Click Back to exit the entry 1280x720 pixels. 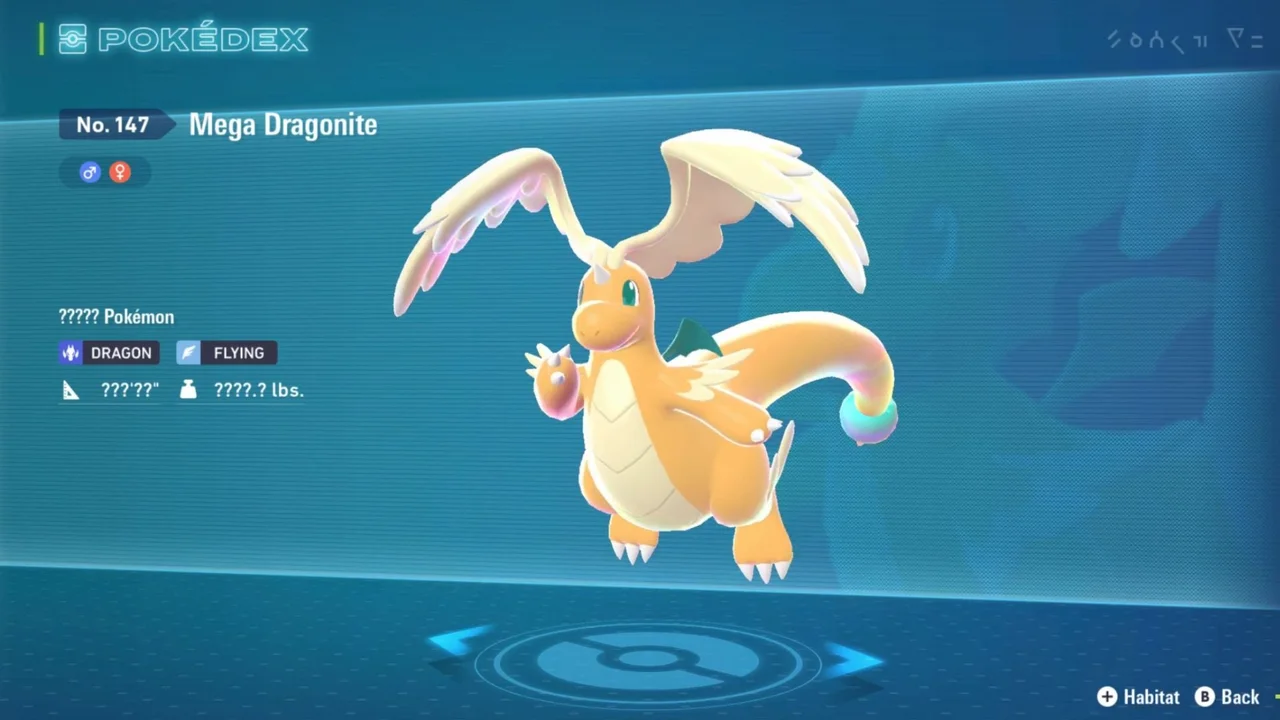tap(1240, 697)
